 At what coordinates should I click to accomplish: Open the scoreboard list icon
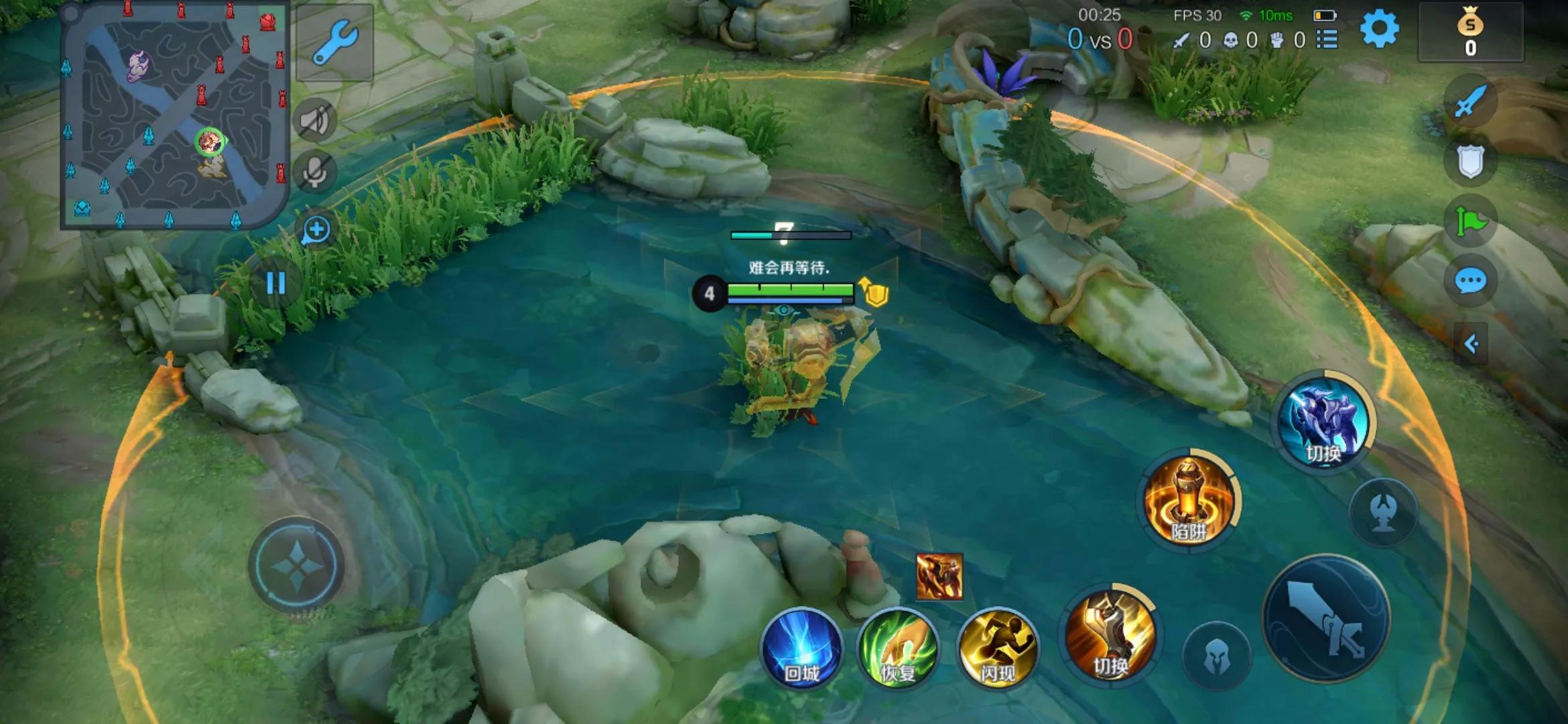(1327, 40)
